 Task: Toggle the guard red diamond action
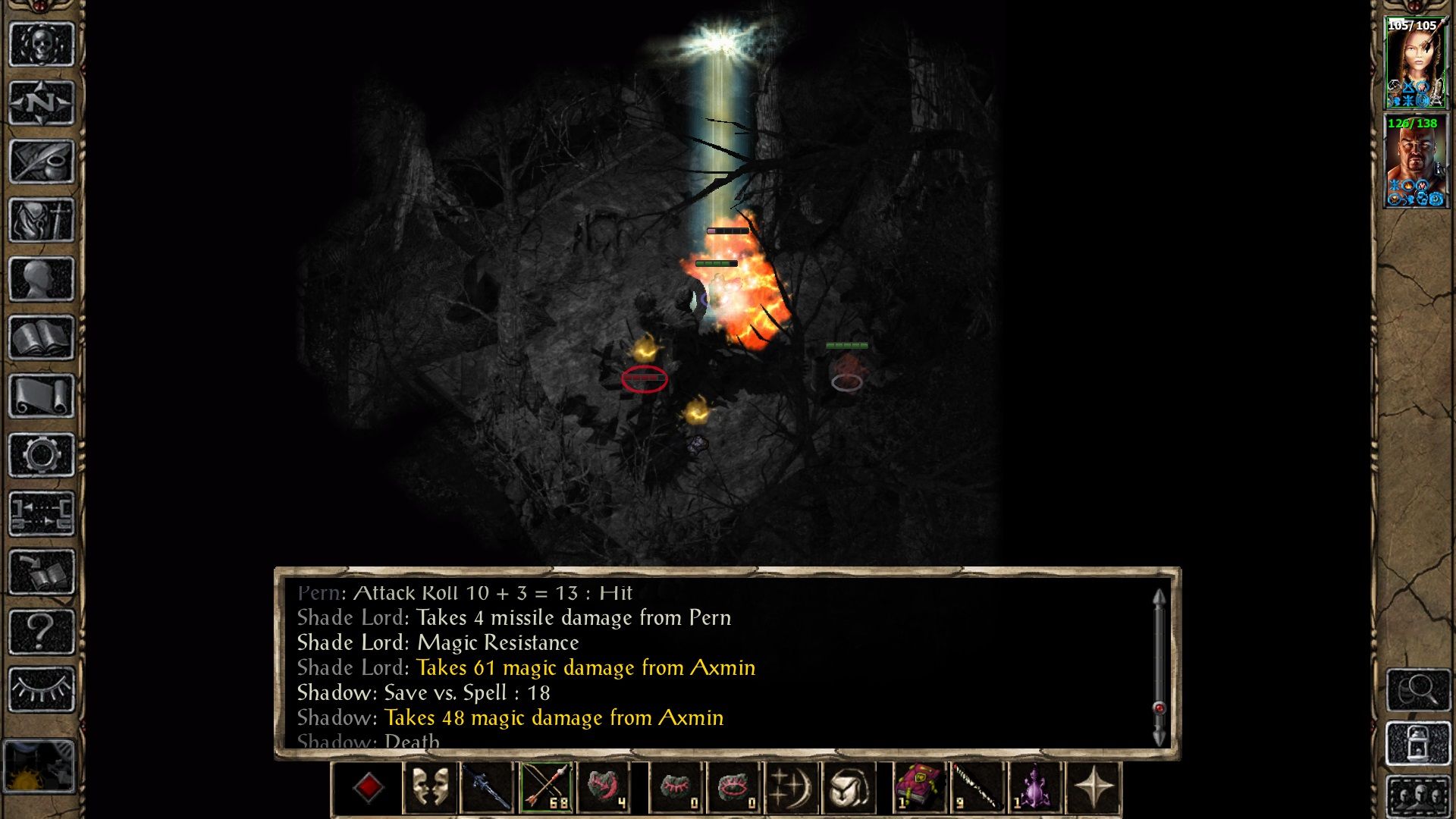point(369,789)
